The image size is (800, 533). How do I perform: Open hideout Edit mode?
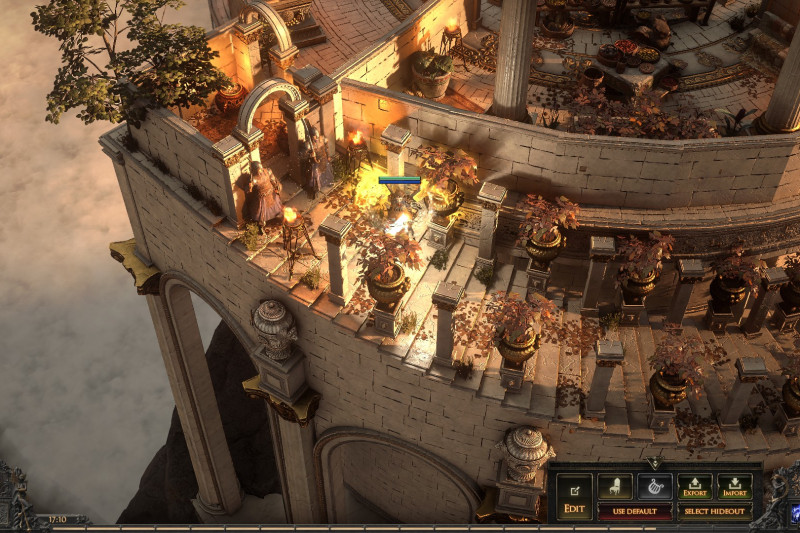coord(574,496)
